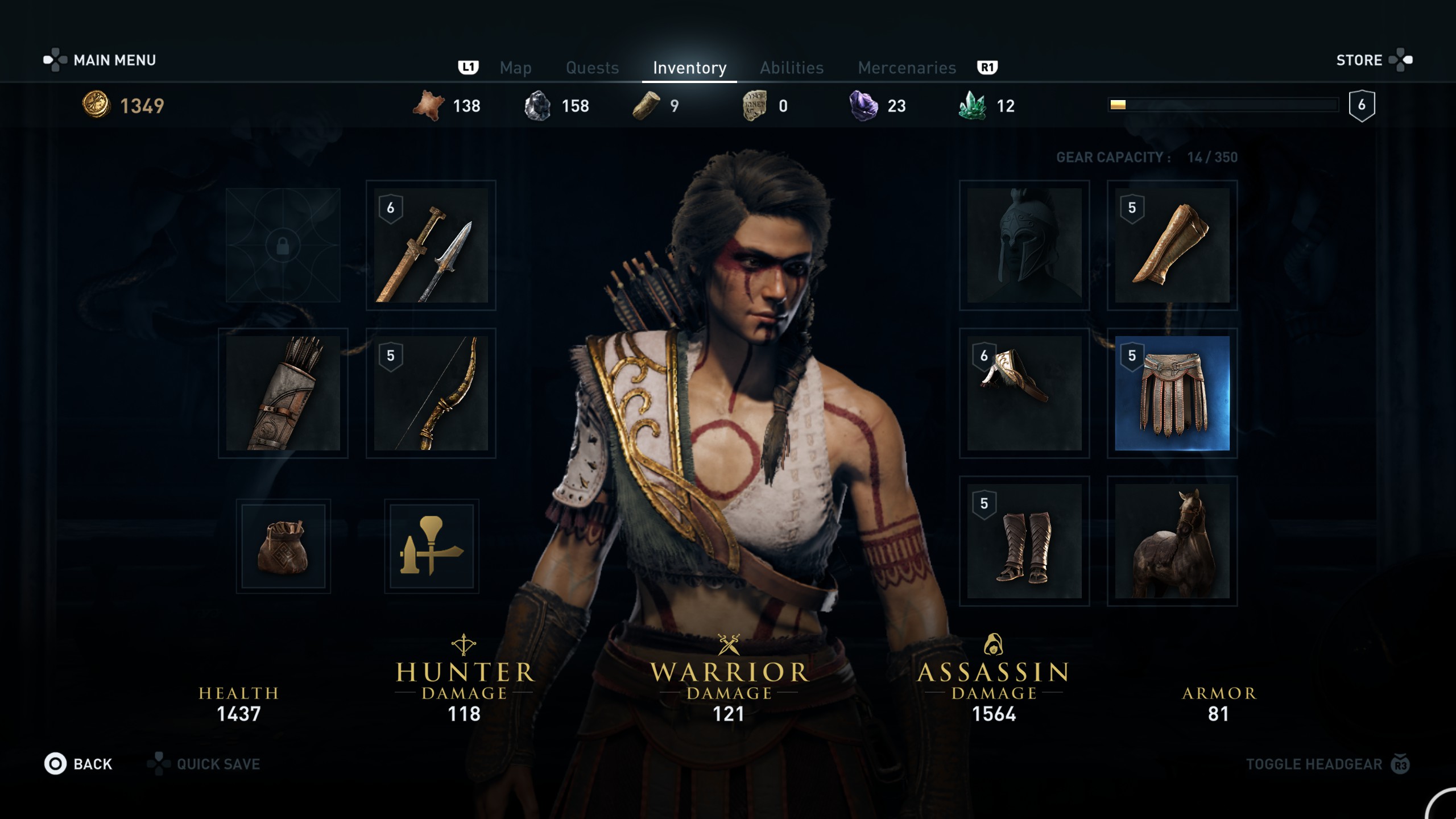Image resolution: width=1456 pixels, height=819 pixels.
Task: Open the leather pouch slot
Action: [283, 546]
